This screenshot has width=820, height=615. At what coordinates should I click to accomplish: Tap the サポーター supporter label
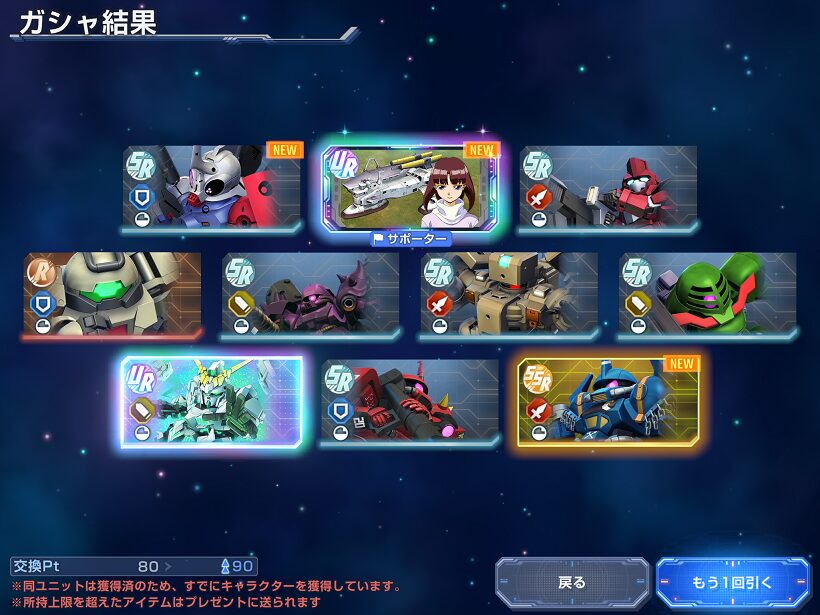tap(410, 239)
